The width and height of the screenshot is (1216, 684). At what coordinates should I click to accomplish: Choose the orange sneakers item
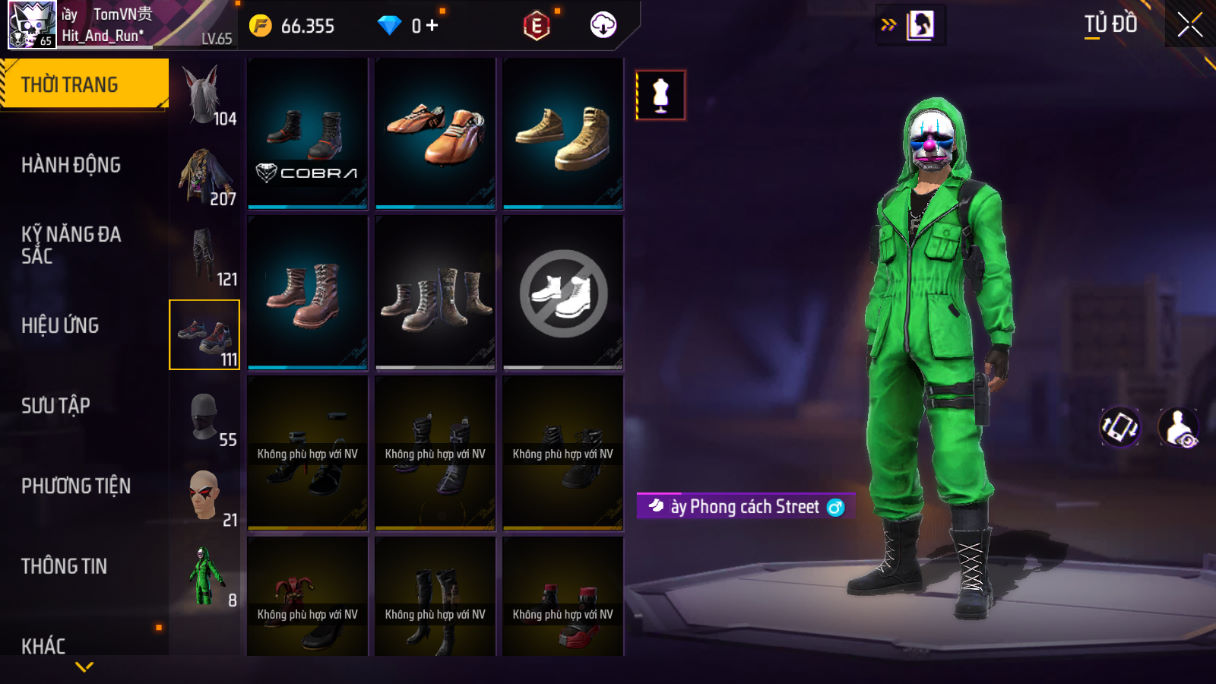(x=436, y=133)
